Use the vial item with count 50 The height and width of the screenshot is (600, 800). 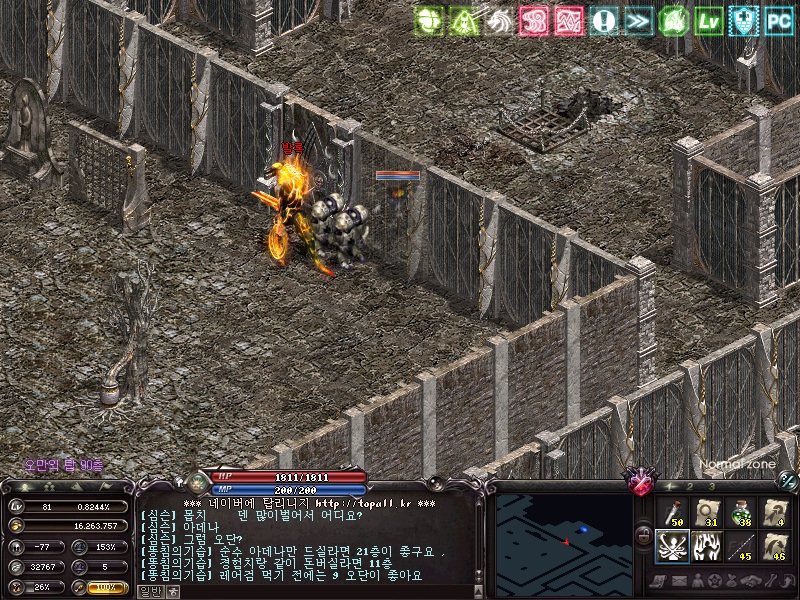[673, 512]
